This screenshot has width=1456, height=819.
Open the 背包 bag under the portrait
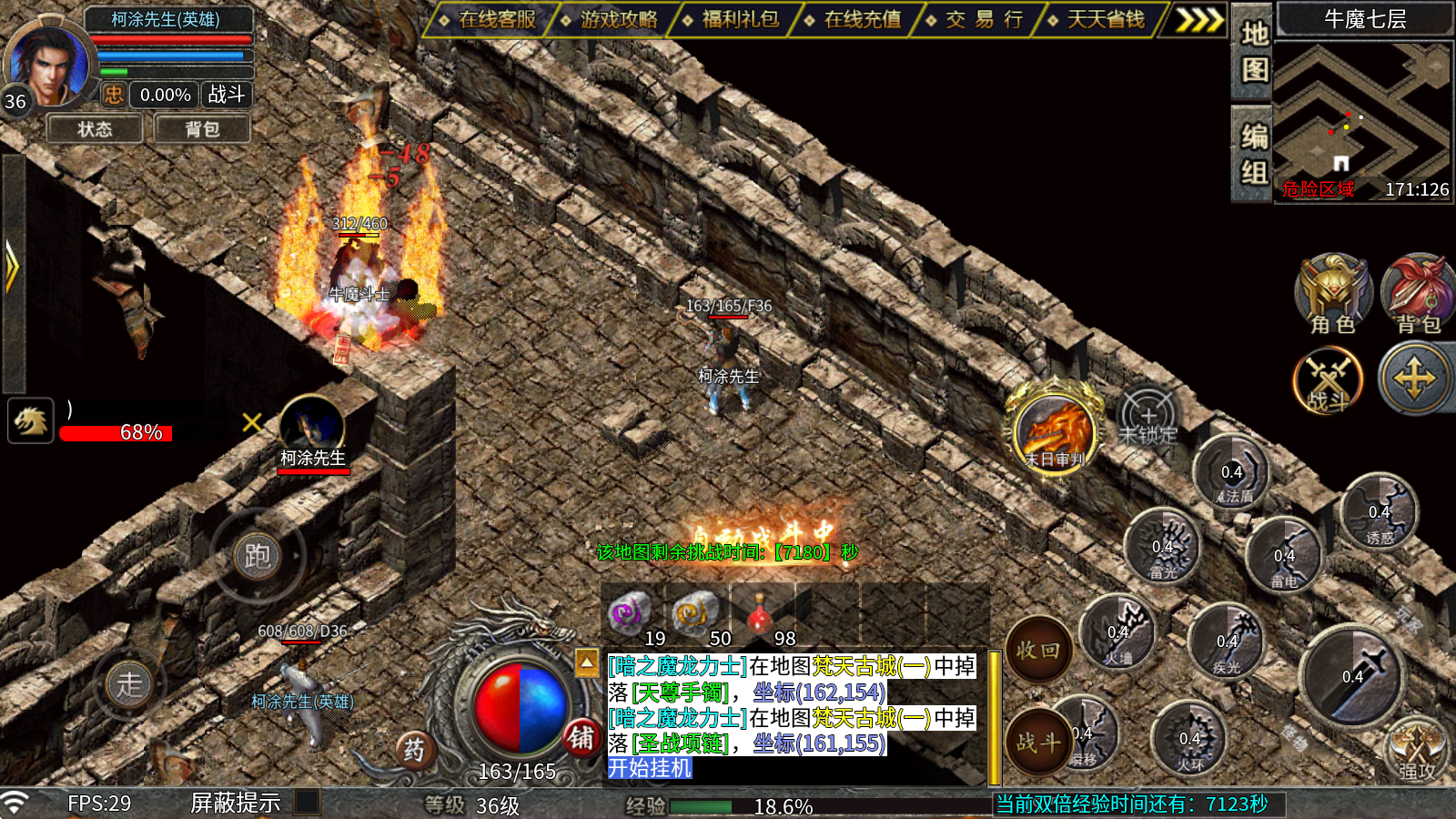click(x=202, y=129)
